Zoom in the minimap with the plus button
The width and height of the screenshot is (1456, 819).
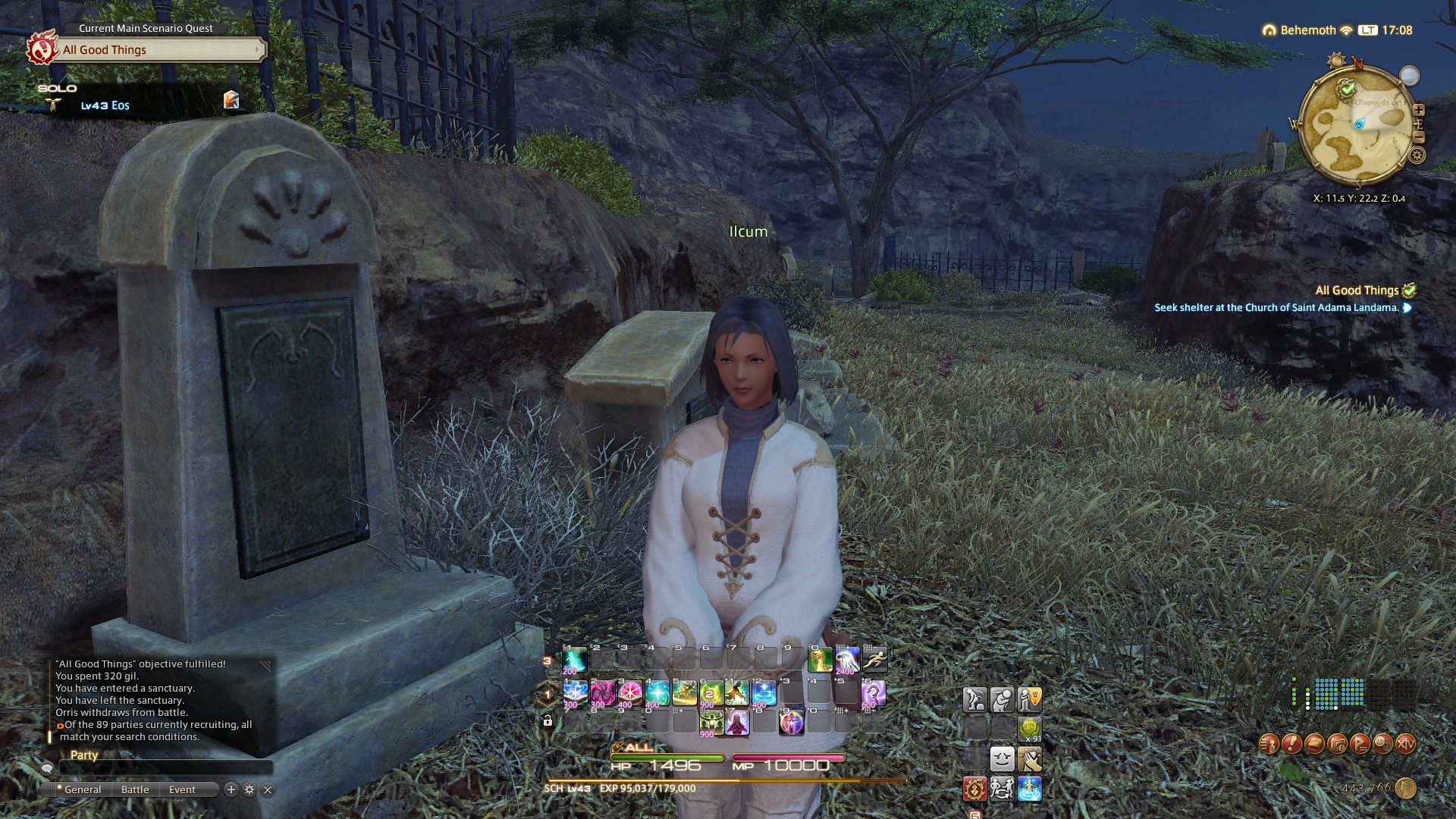1419,110
